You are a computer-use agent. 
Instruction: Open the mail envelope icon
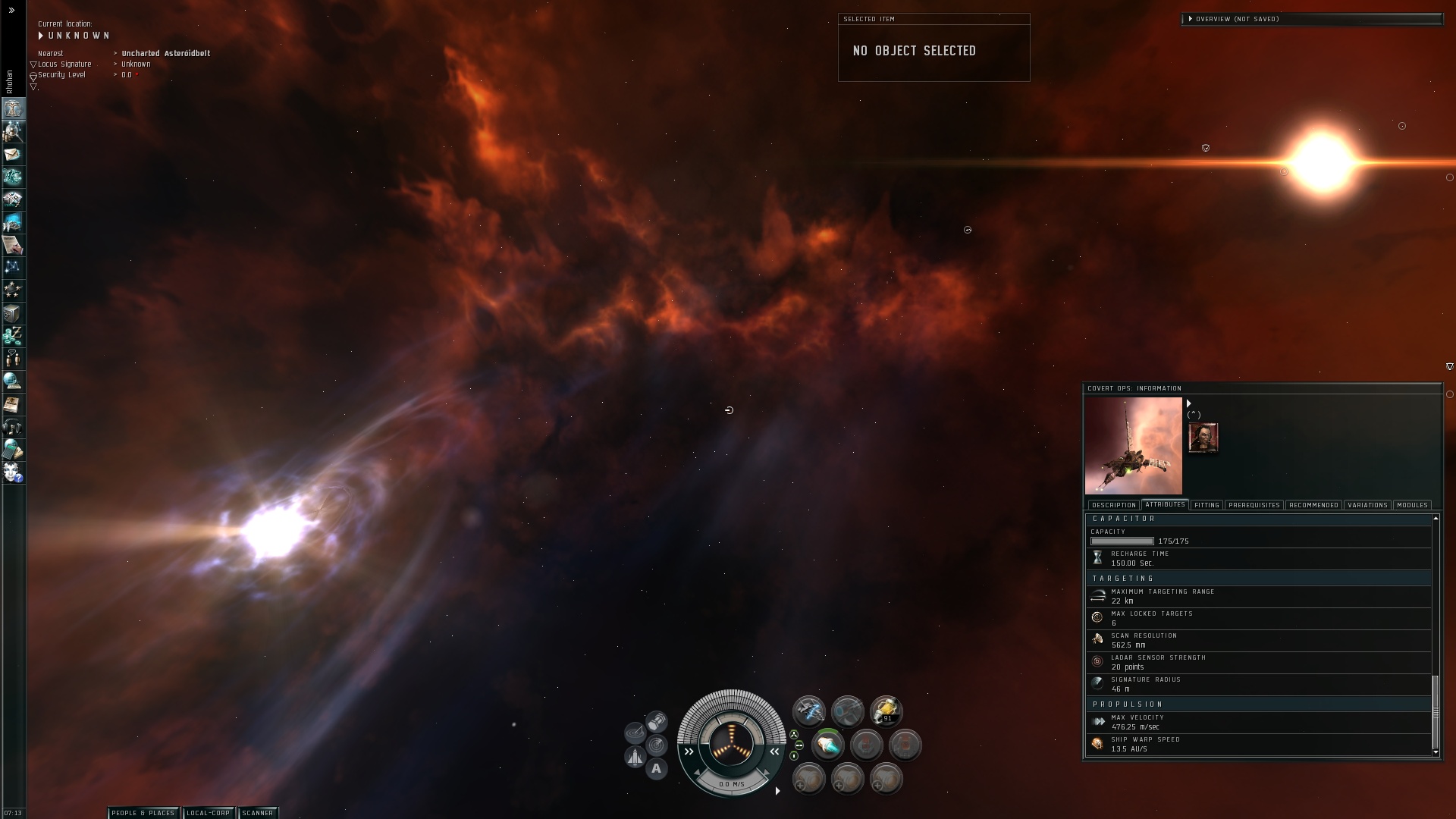13,155
